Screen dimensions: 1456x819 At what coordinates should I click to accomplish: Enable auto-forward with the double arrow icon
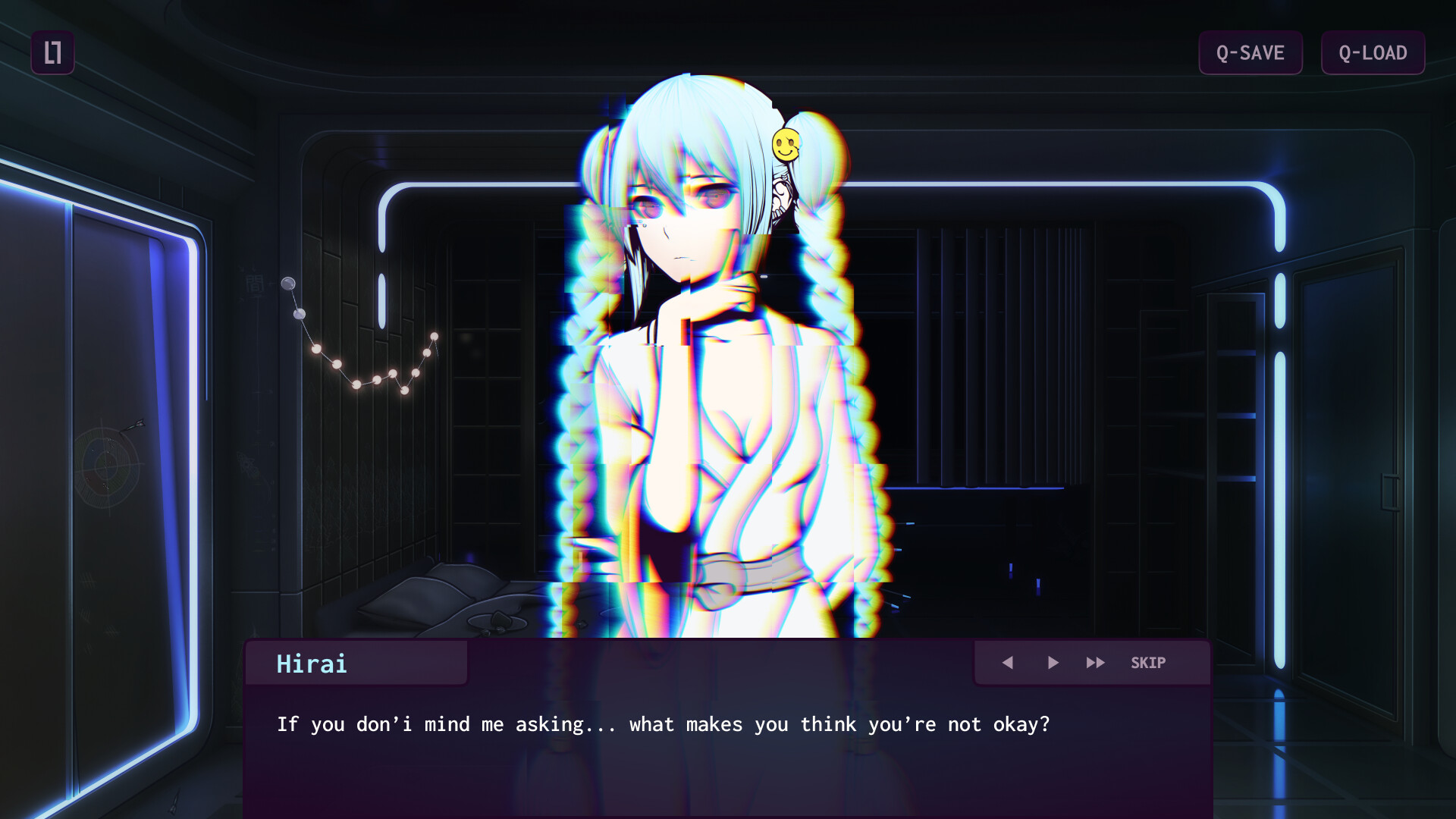click(x=1096, y=662)
